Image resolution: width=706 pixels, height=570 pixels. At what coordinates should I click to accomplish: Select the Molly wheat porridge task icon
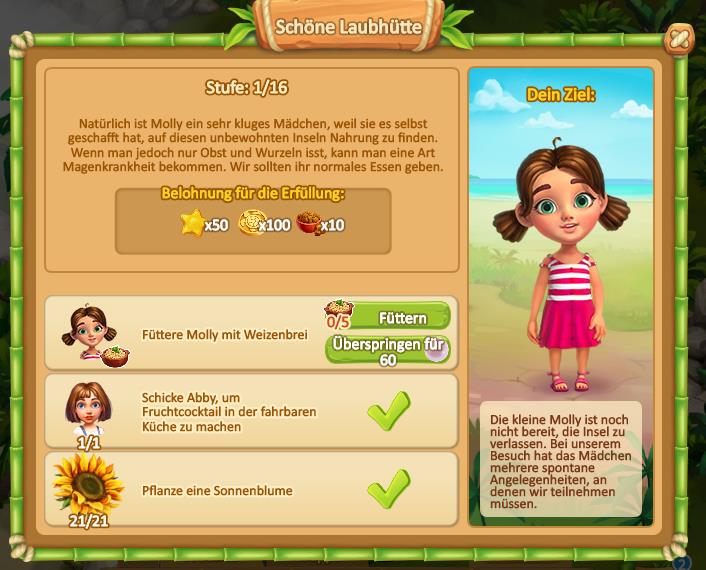(x=90, y=333)
